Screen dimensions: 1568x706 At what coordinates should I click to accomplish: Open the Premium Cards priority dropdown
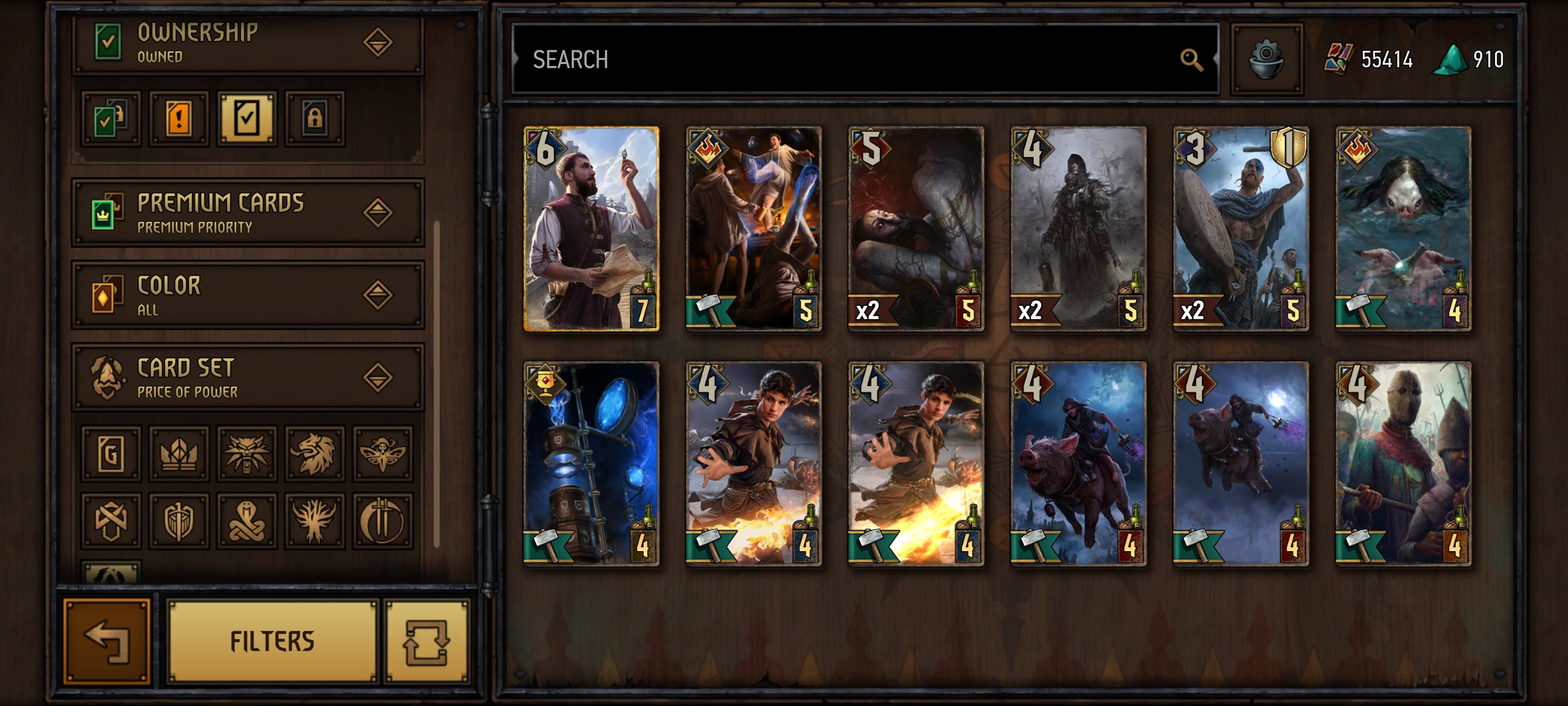378,212
